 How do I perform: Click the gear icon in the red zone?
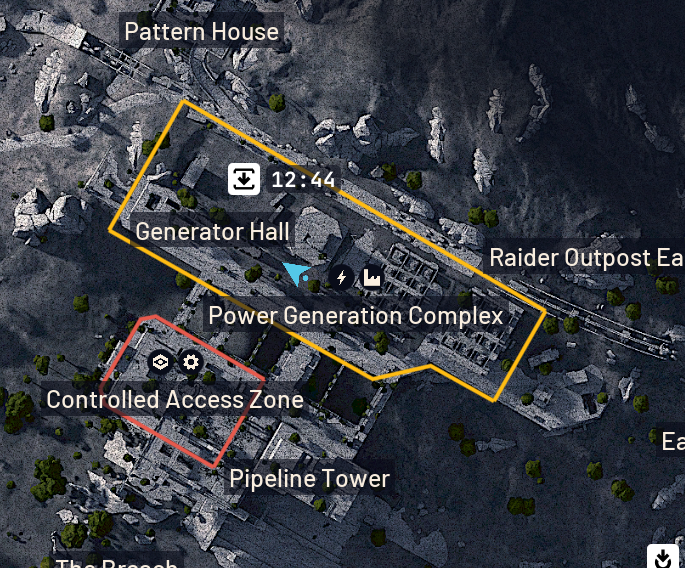[x=191, y=361]
